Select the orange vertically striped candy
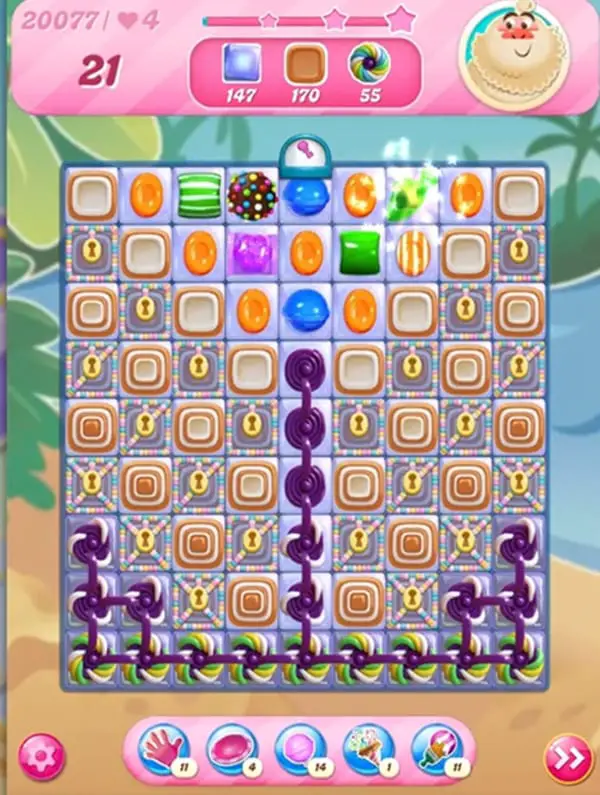600x795 pixels. [411, 250]
